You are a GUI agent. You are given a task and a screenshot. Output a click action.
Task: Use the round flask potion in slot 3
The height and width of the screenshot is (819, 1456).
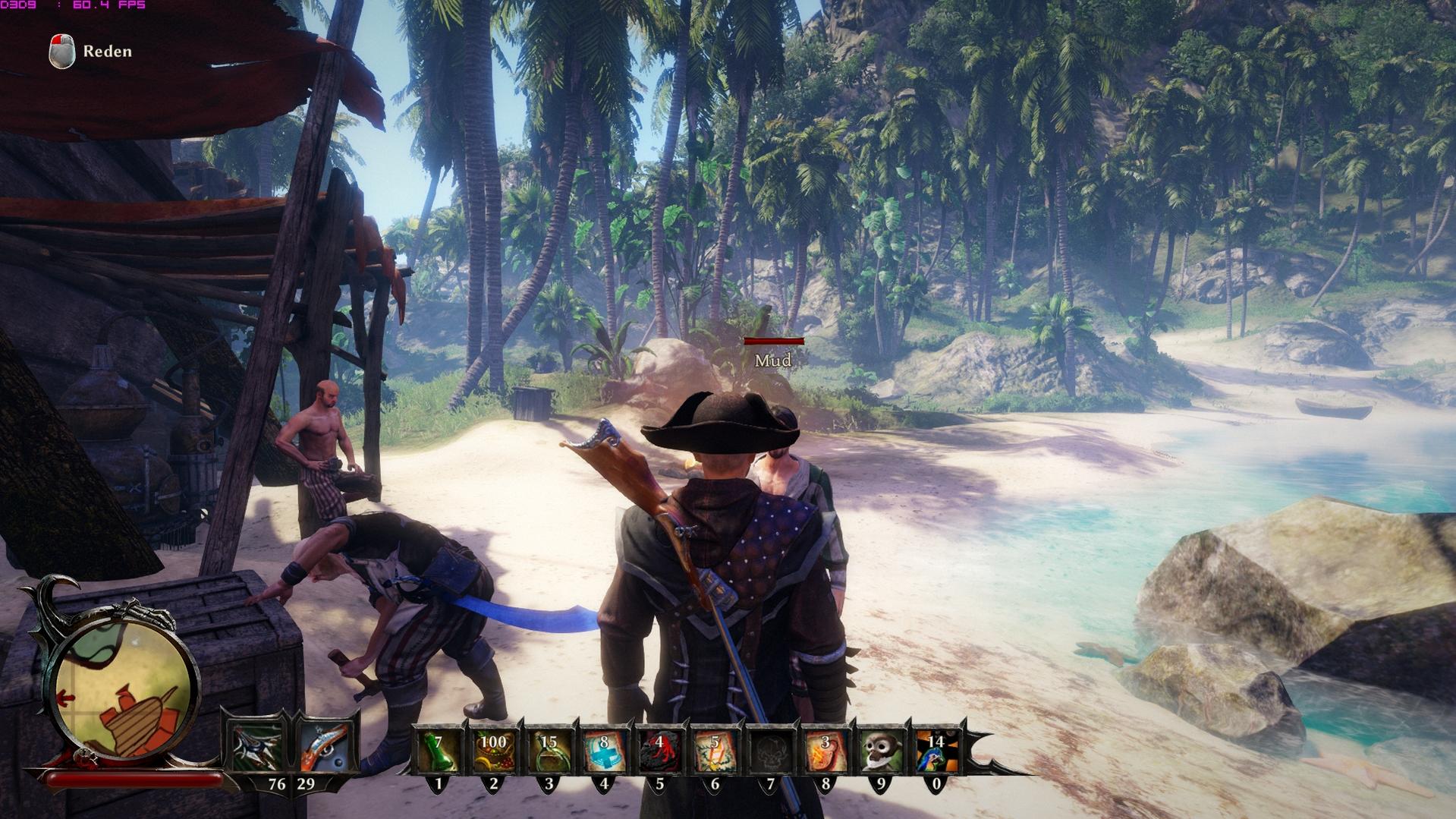coord(549,750)
